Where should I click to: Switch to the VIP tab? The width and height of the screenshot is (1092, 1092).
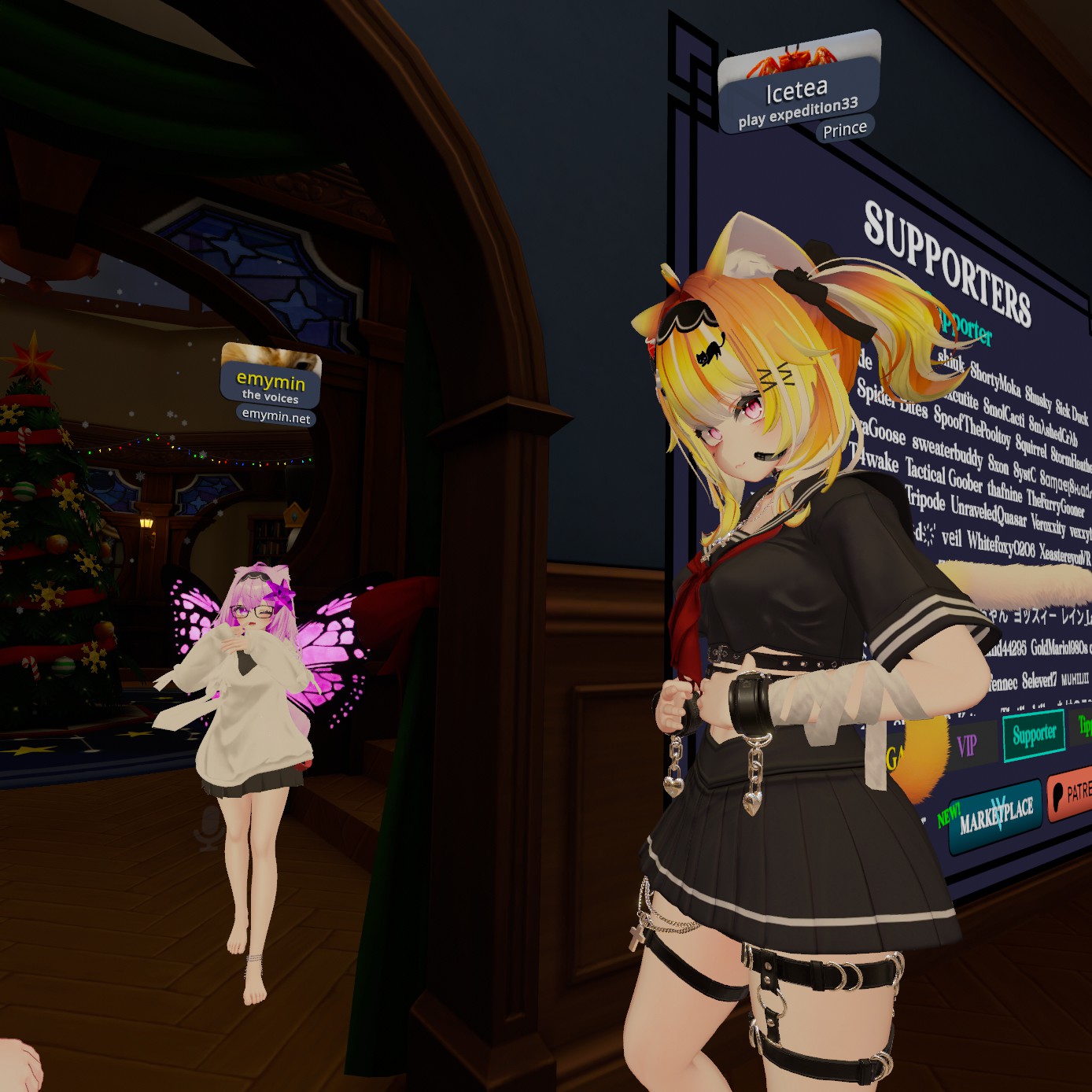pos(967,744)
